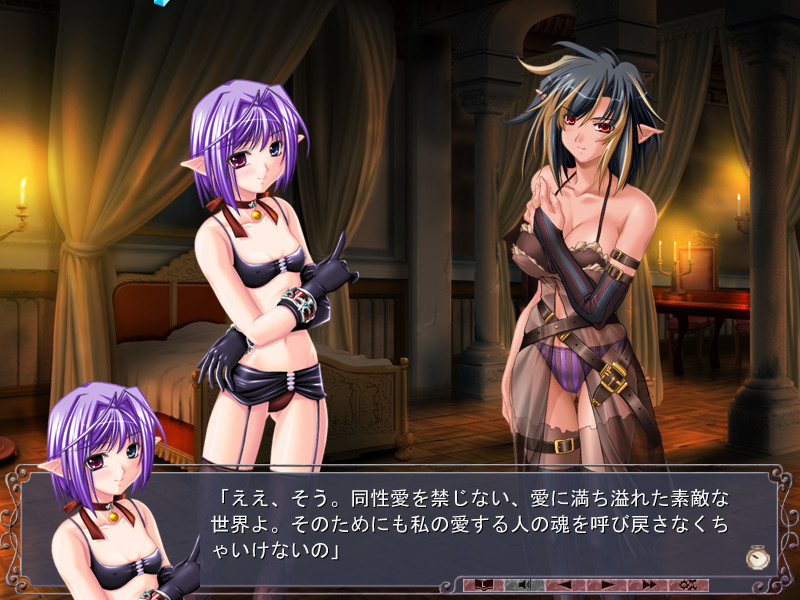Click the stopwatch icon in the dialogue box
Image resolution: width=800 pixels, height=600 pixels.
tap(757, 557)
